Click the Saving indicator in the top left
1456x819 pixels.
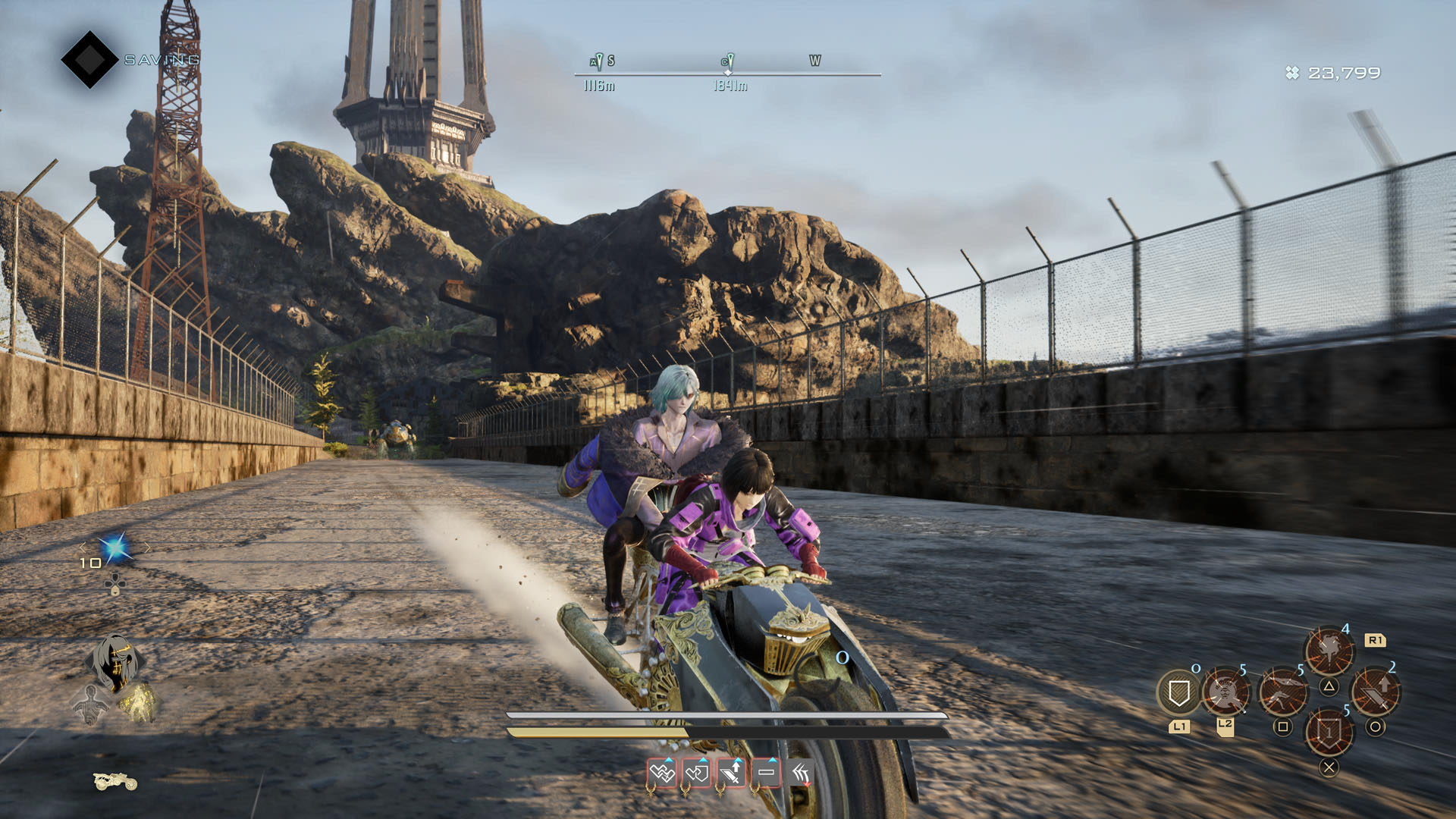[x=158, y=56]
